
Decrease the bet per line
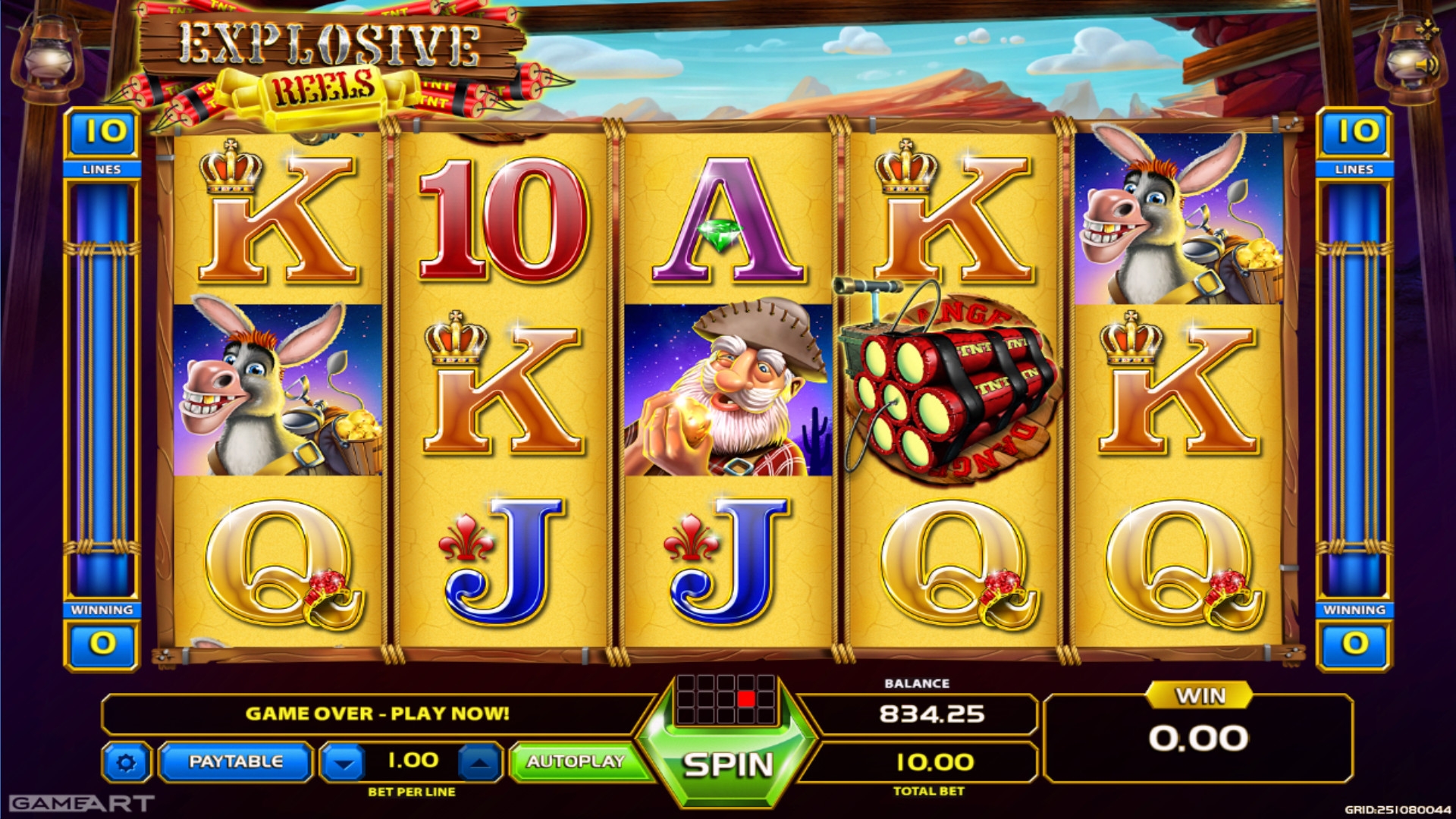344,763
